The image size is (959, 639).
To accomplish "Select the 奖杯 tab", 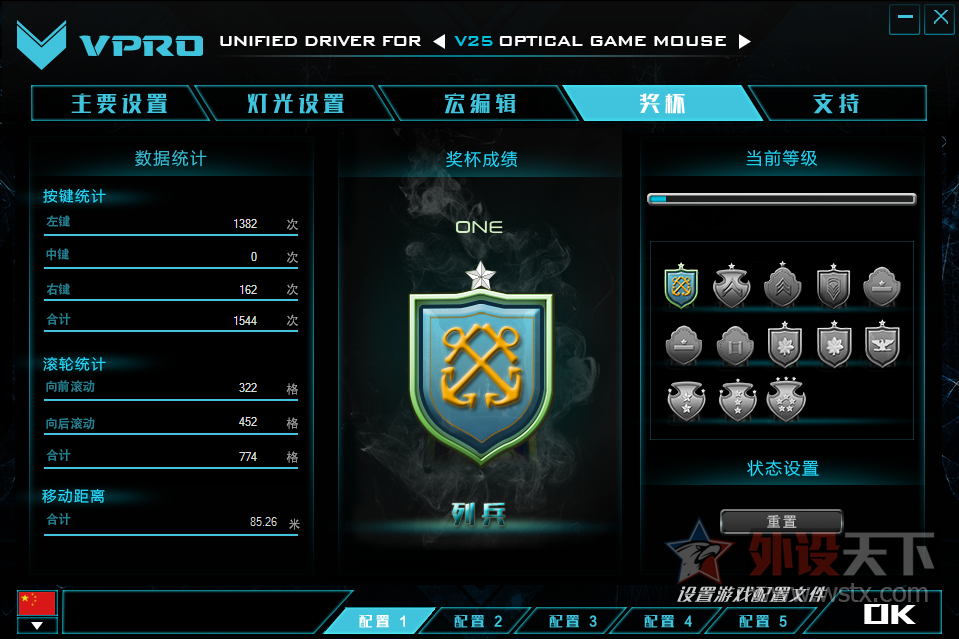I will click(x=662, y=104).
